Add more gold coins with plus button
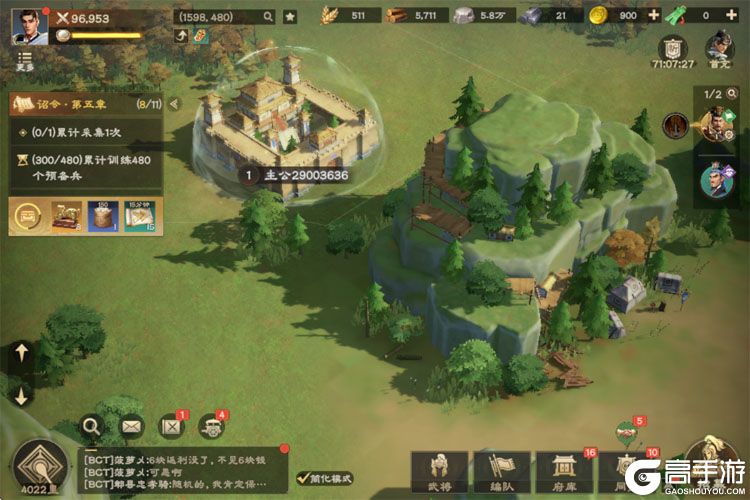Screen dimensions: 750x500 pos(654,15)
